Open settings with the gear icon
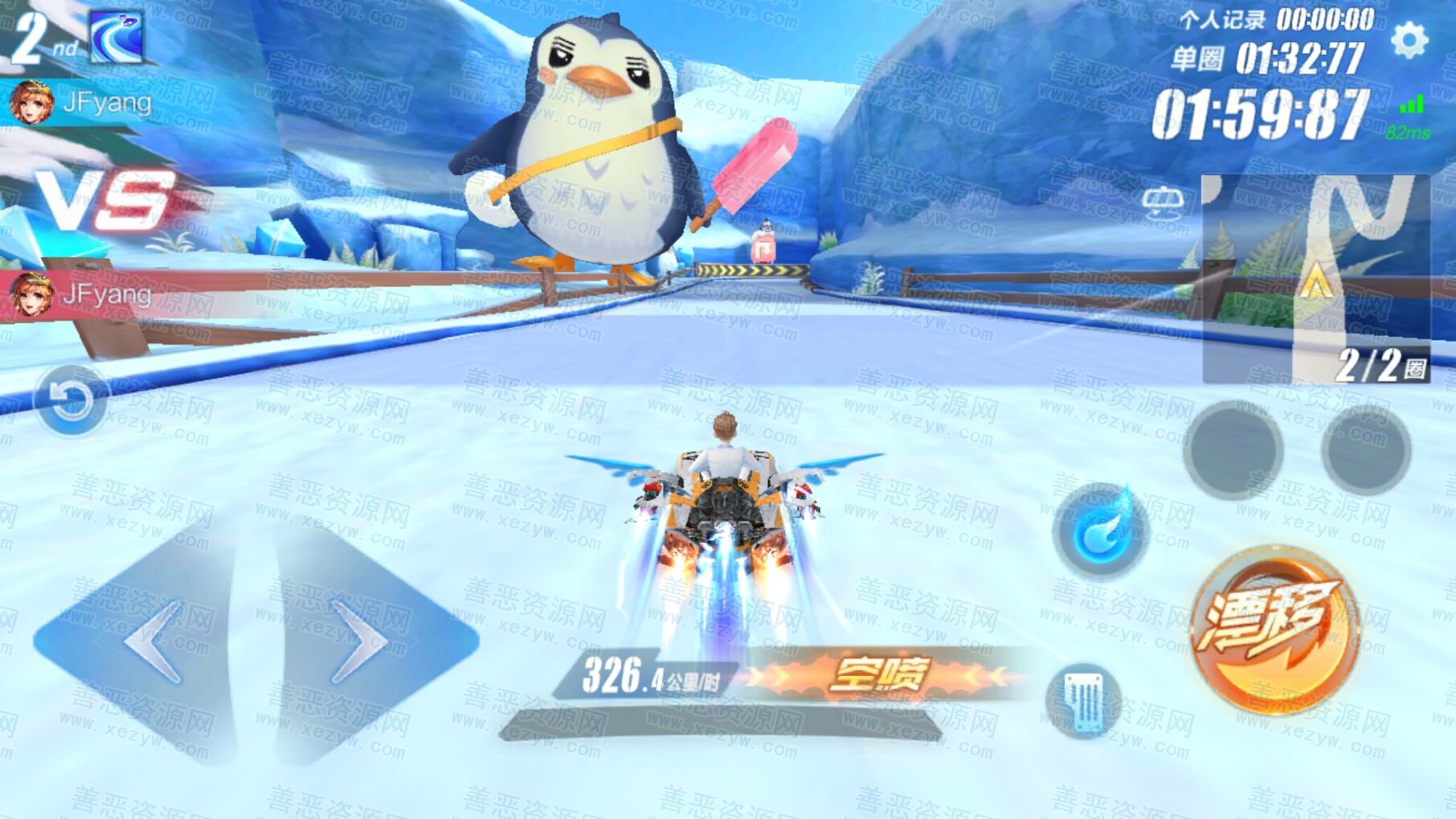Viewport: 1456px width, 819px height. (x=1409, y=40)
